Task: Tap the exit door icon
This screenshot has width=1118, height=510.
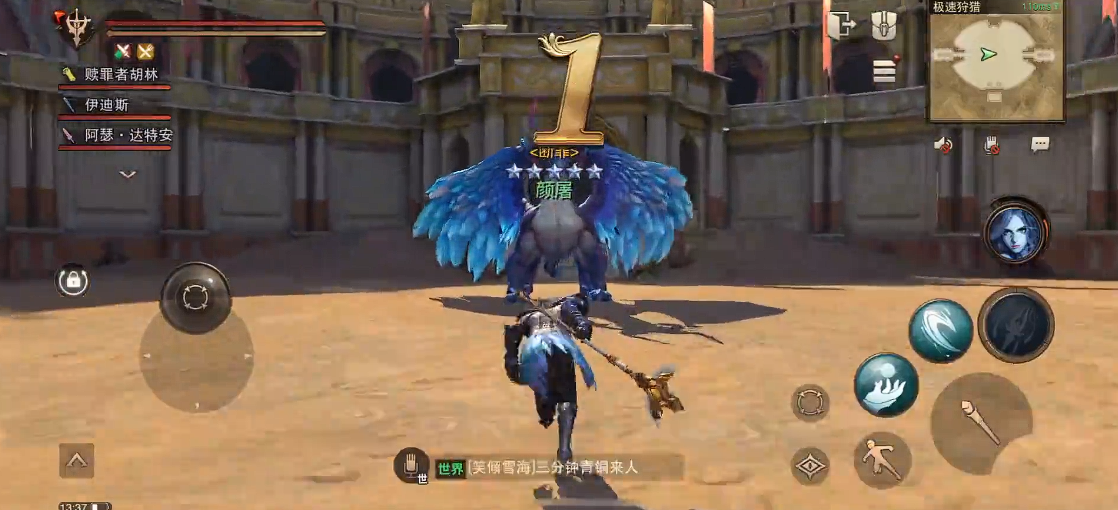Action: [841, 26]
